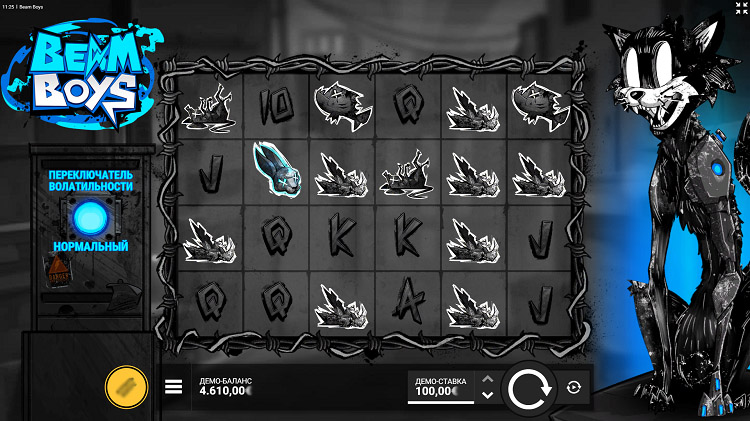The height and width of the screenshot is (421, 750).
Task: Open the hamburger menu
Action: 173,387
